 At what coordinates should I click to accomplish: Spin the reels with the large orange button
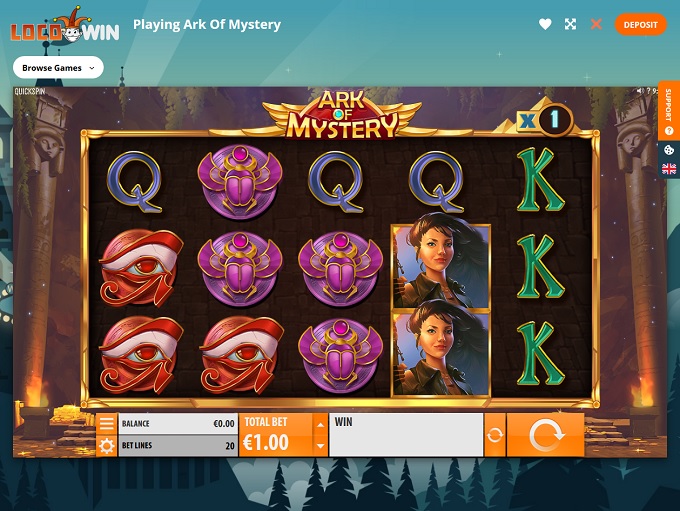pyautogui.click(x=546, y=435)
